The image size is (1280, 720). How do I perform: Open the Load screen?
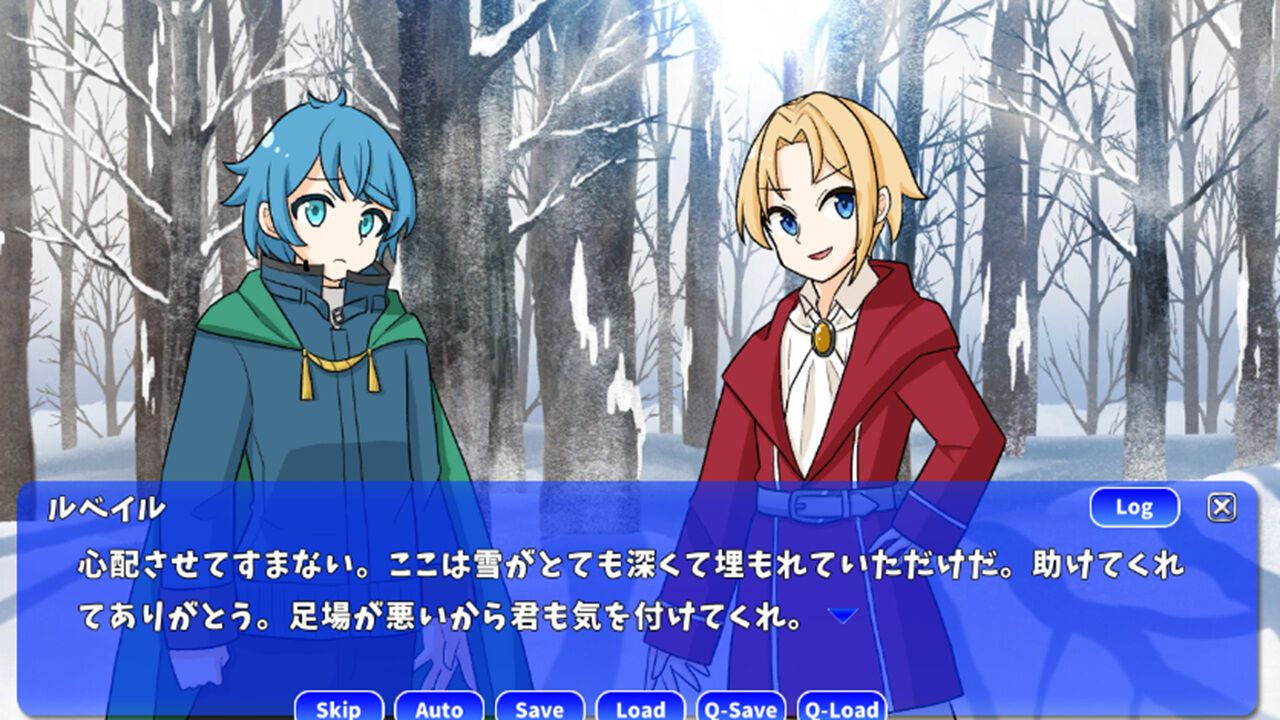click(639, 710)
